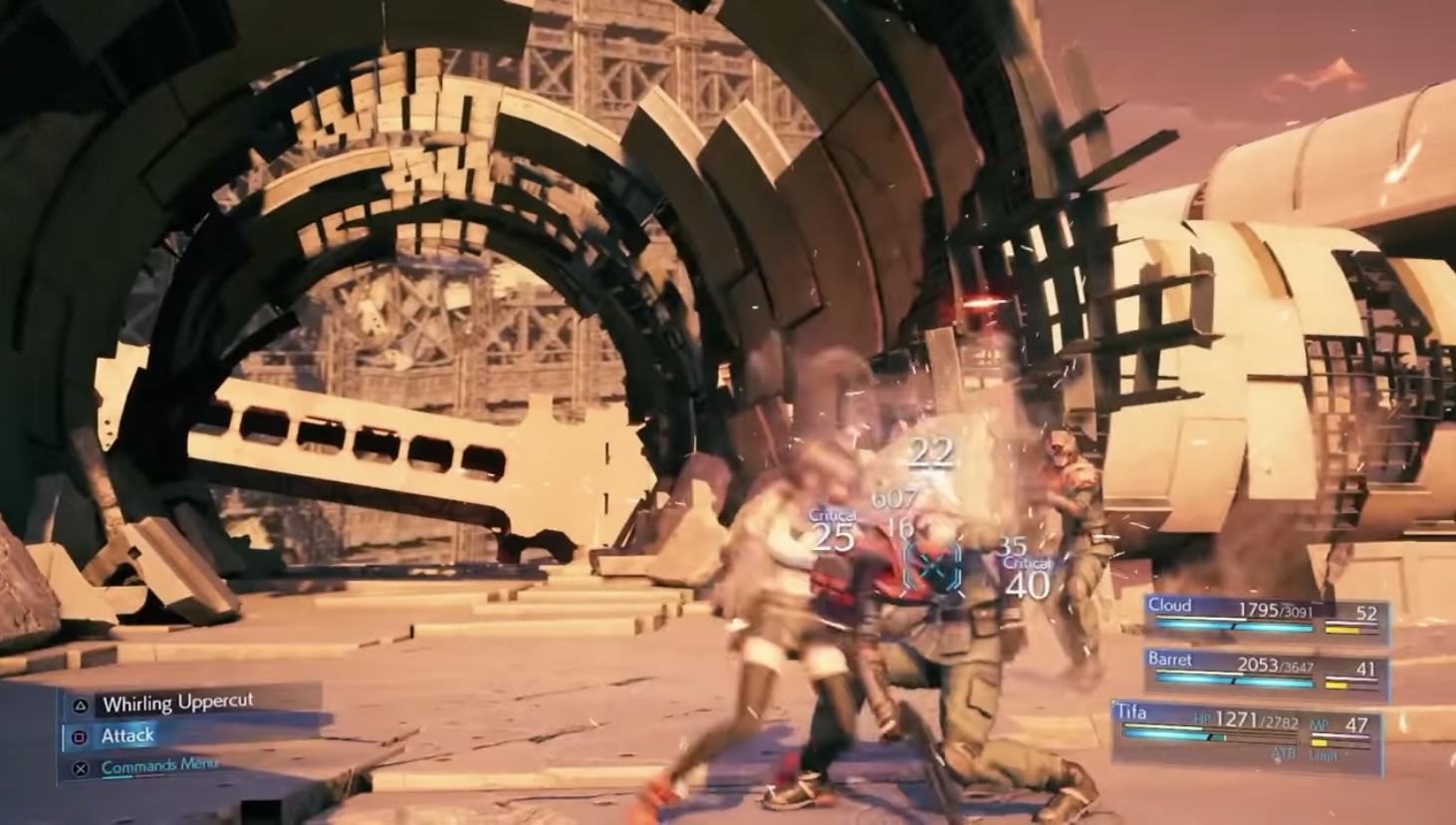
Task: Select the Whirling Uppercut command
Action: (x=178, y=703)
